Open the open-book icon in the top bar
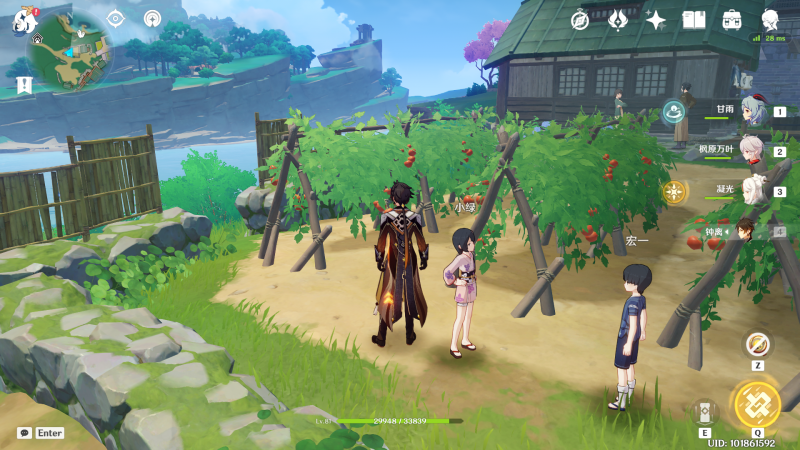 point(694,19)
